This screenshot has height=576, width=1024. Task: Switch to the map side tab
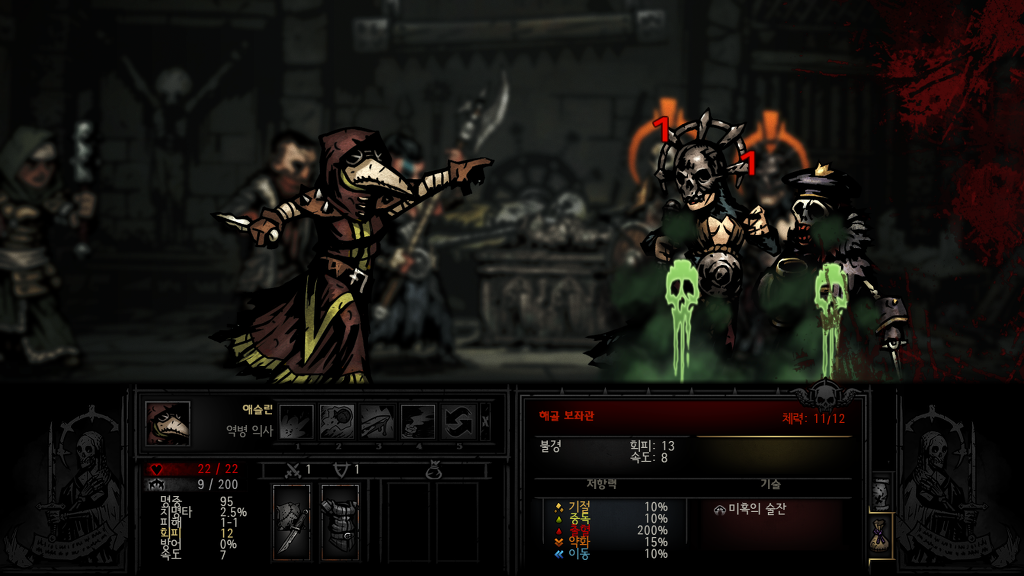click(x=880, y=491)
